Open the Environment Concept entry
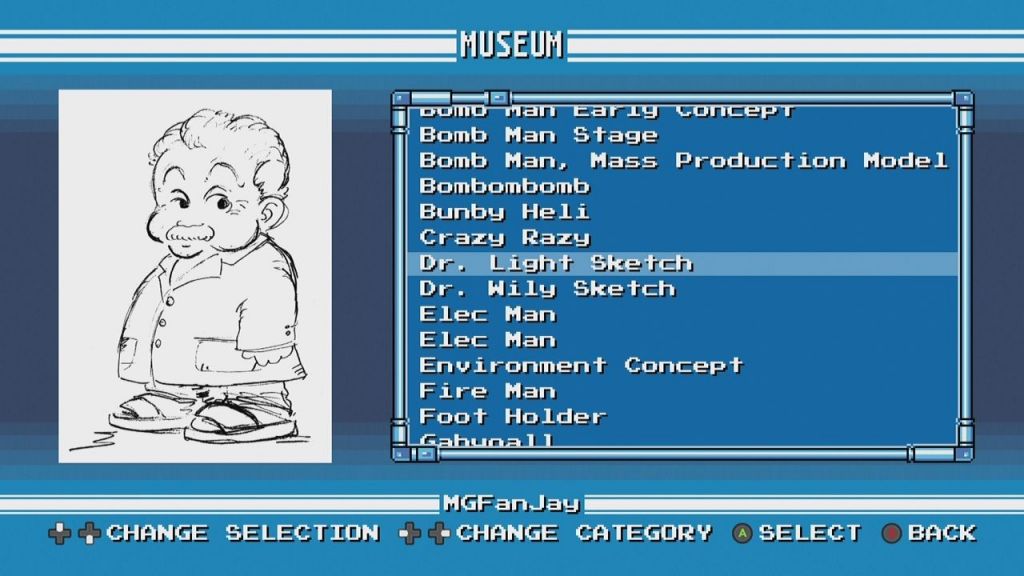This screenshot has width=1024, height=576. point(581,366)
